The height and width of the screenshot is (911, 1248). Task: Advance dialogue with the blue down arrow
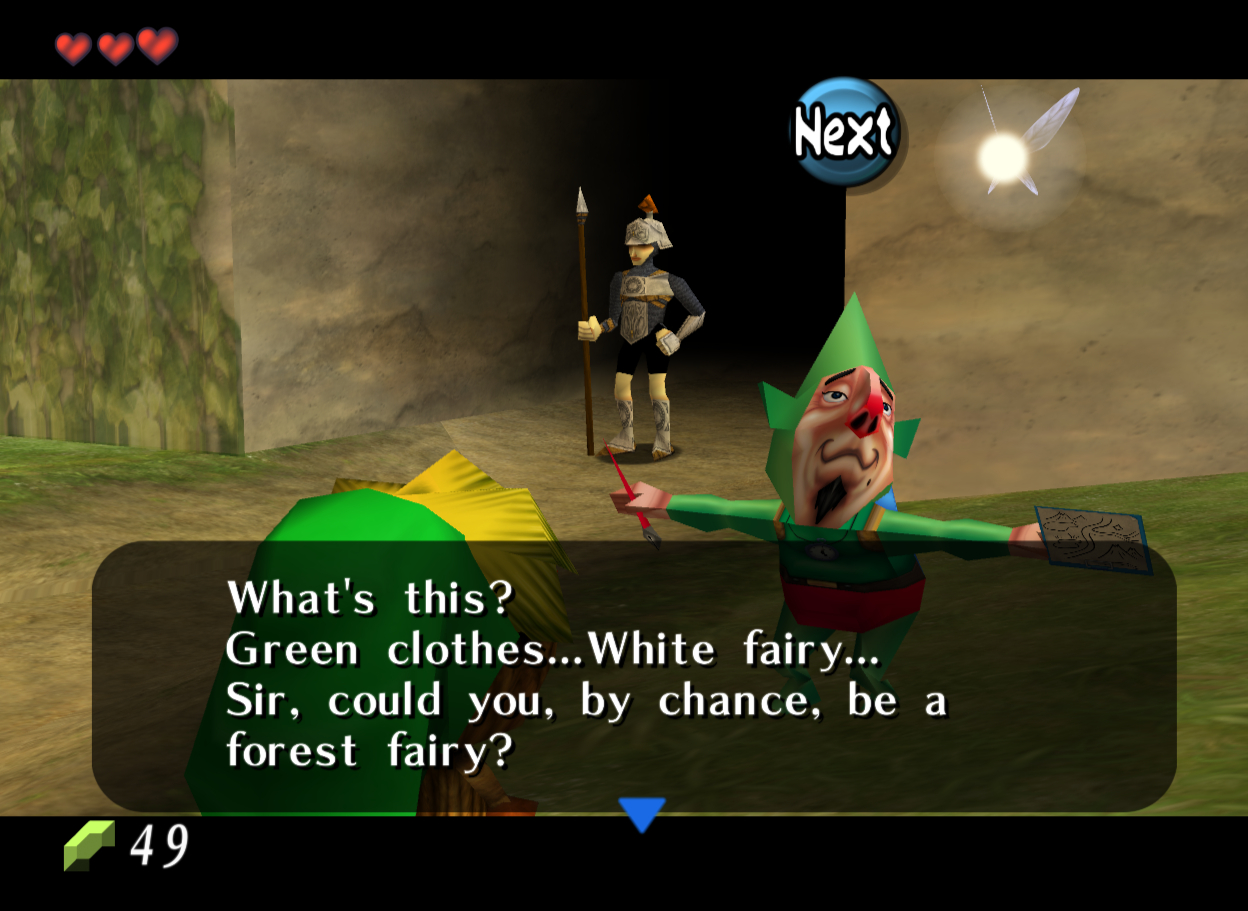pos(641,813)
